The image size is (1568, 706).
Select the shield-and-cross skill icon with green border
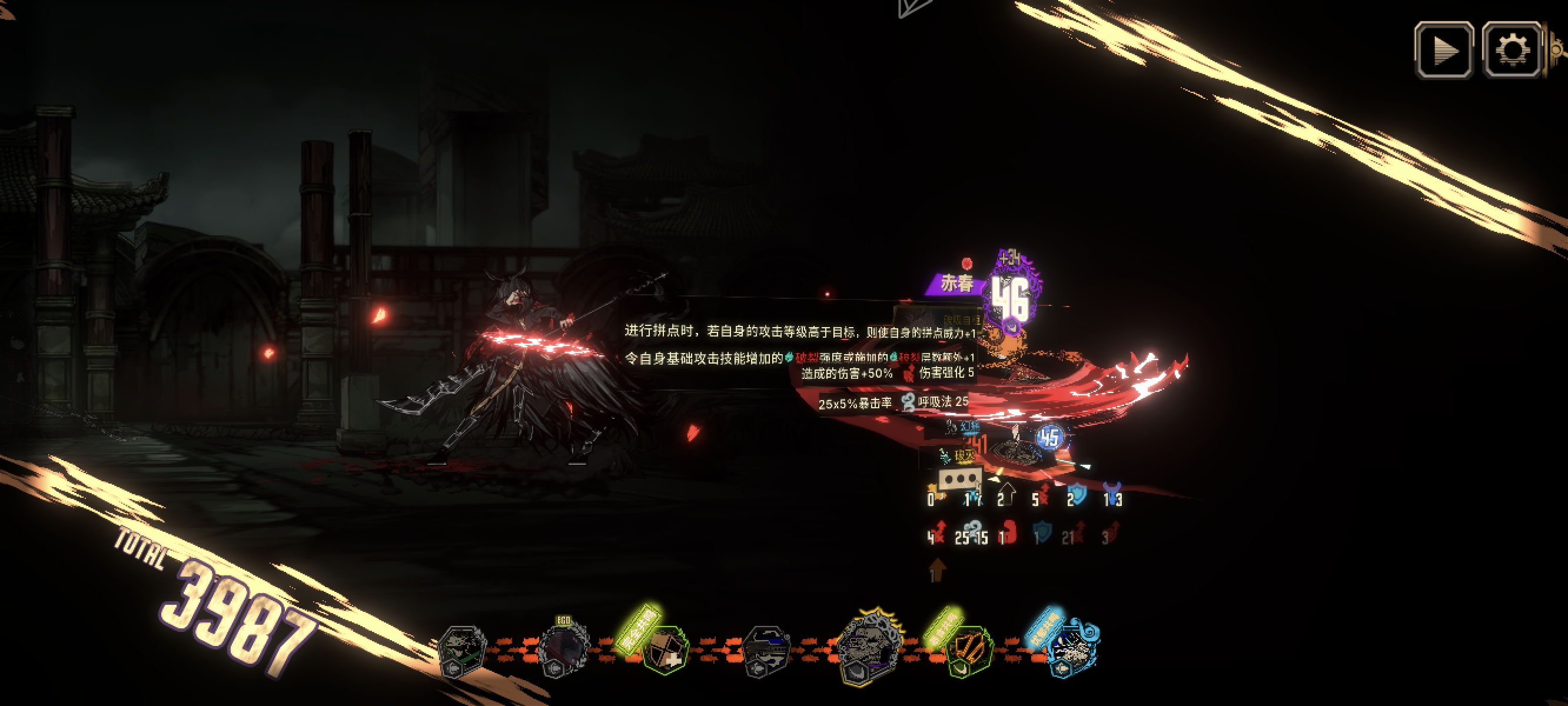pos(663,650)
